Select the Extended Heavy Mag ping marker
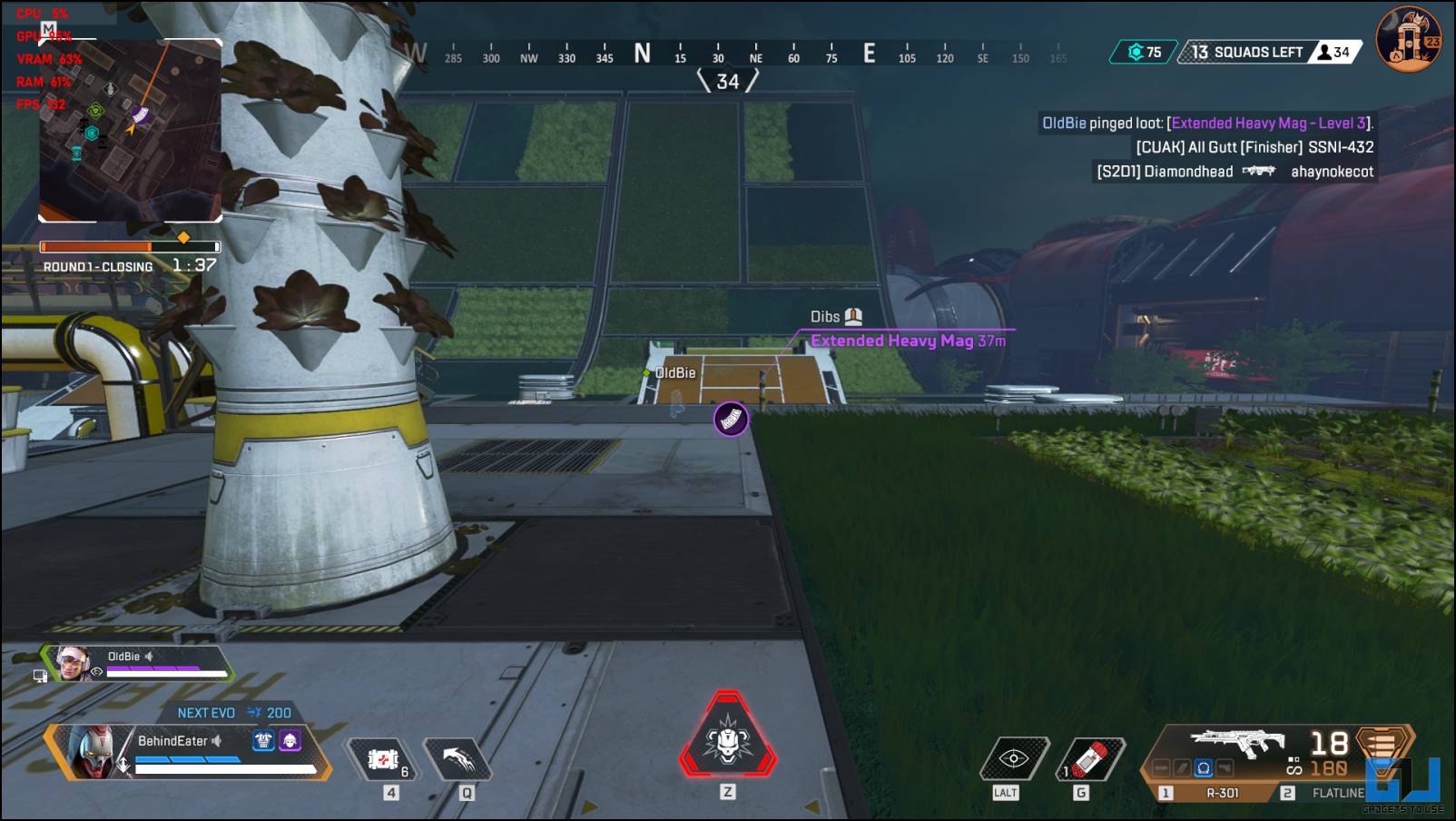 tap(731, 419)
